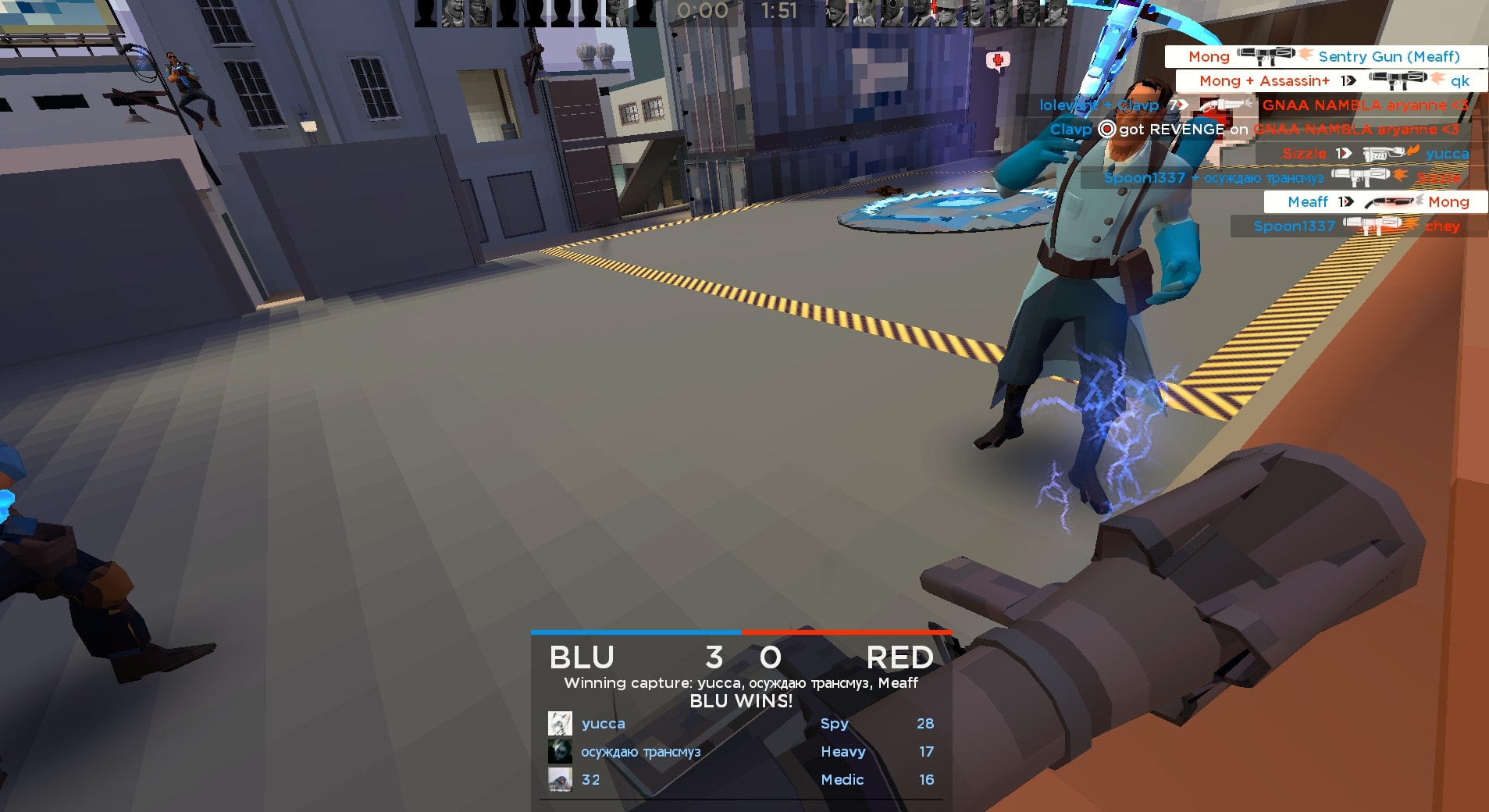Click the Mong + Assassin+ kill feed entry
This screenshot has height=812, width=1489.
(1331, 80)
